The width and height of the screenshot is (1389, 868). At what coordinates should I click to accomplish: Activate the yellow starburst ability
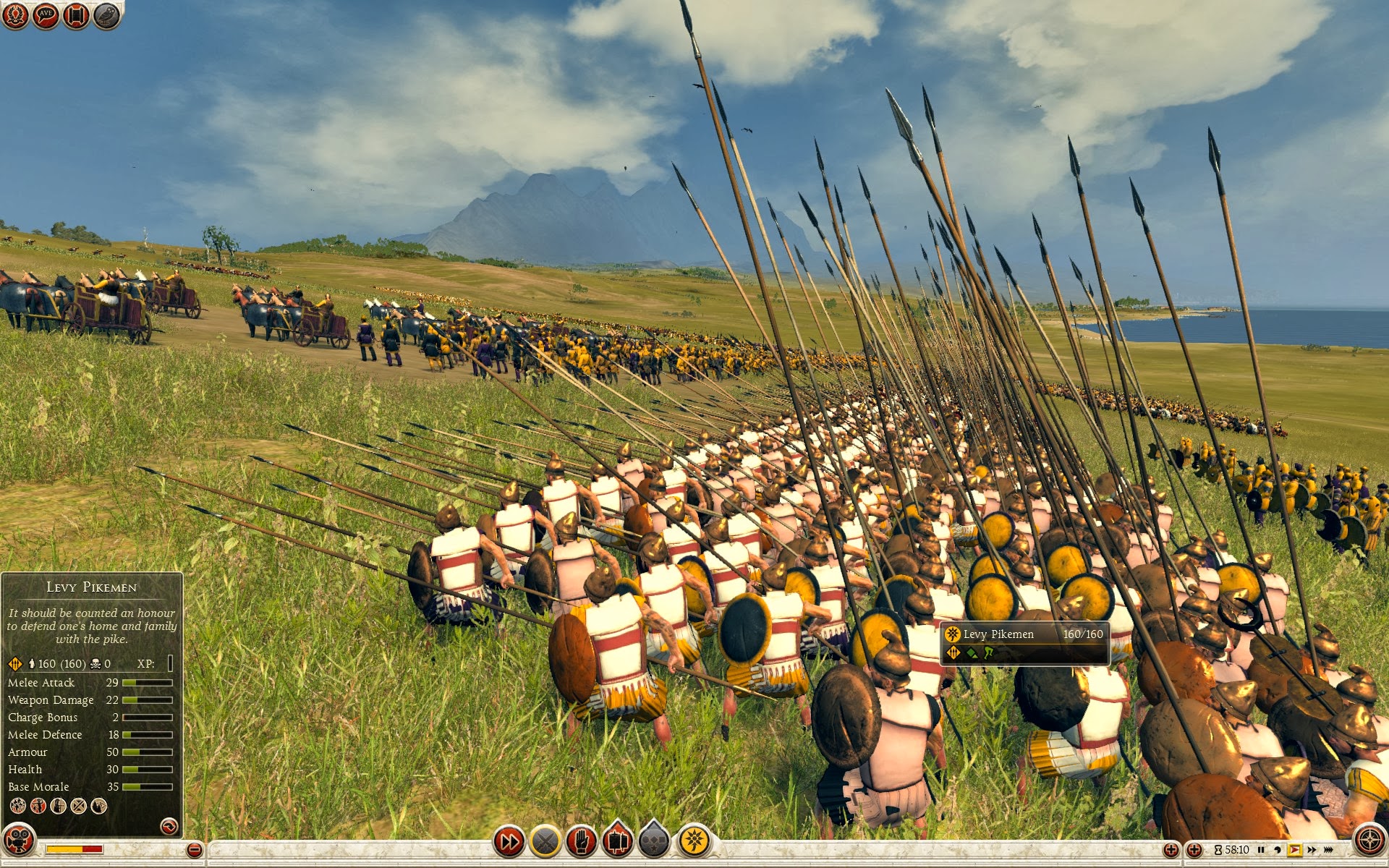coord(694,842)
